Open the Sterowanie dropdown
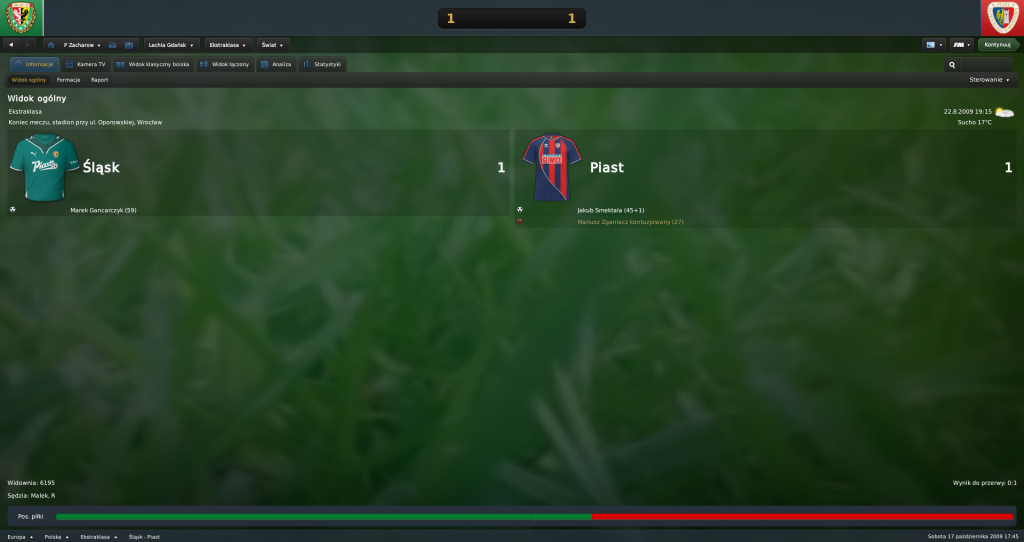Image resolution: width=1024 pixels, height=542 pixels. [x=989, y=80]
